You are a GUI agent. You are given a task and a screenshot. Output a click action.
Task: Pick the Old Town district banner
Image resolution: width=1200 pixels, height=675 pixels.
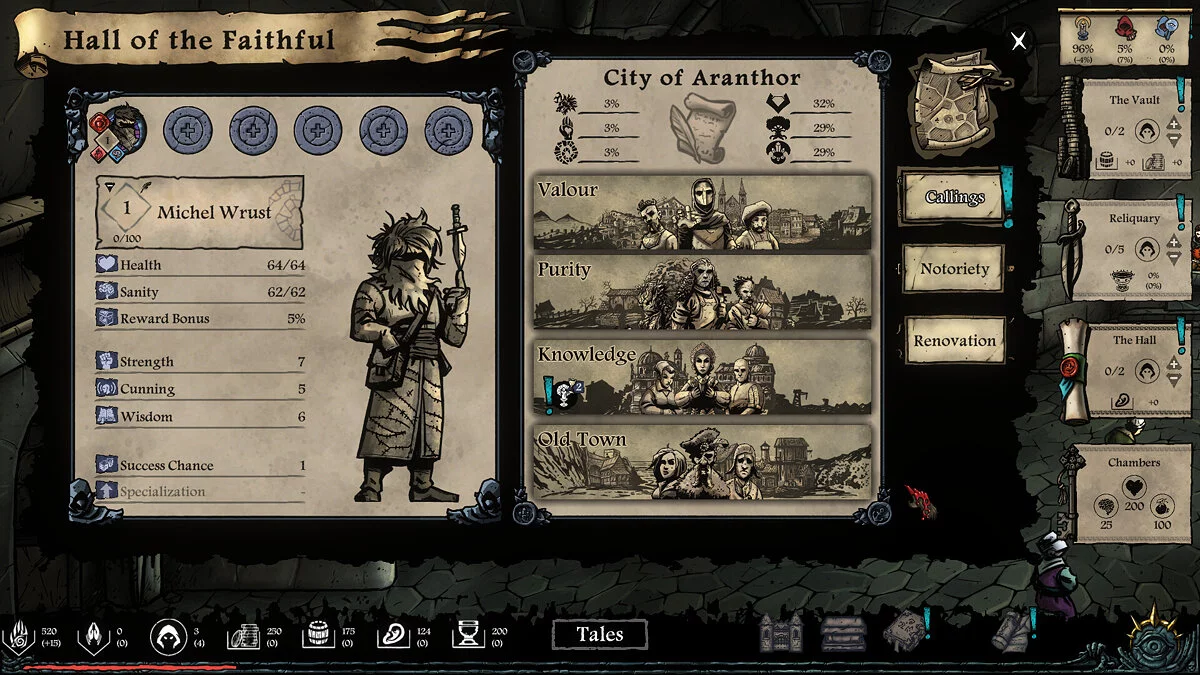(702, 461)
